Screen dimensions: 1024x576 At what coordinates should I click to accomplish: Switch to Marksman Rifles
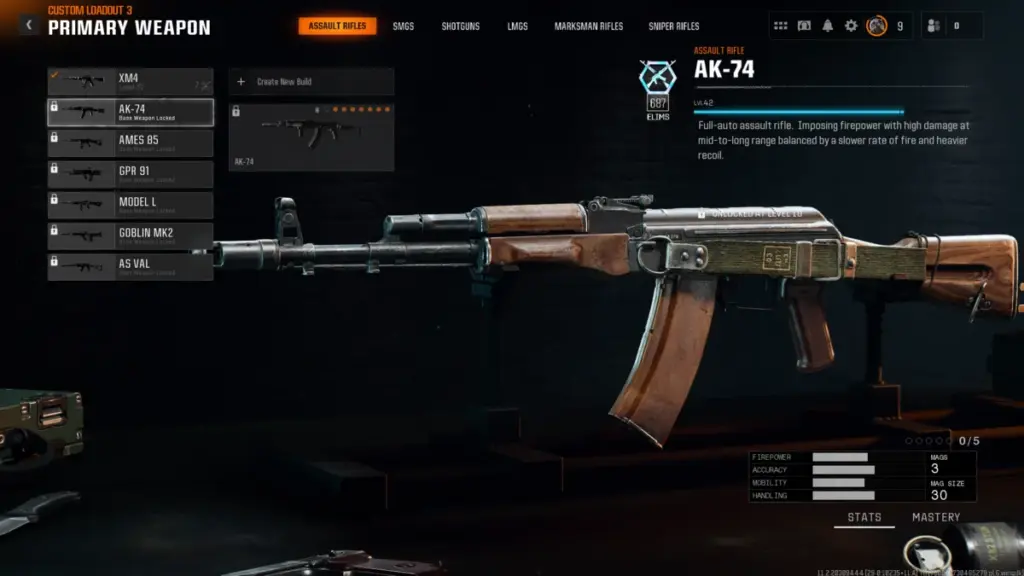590,26
